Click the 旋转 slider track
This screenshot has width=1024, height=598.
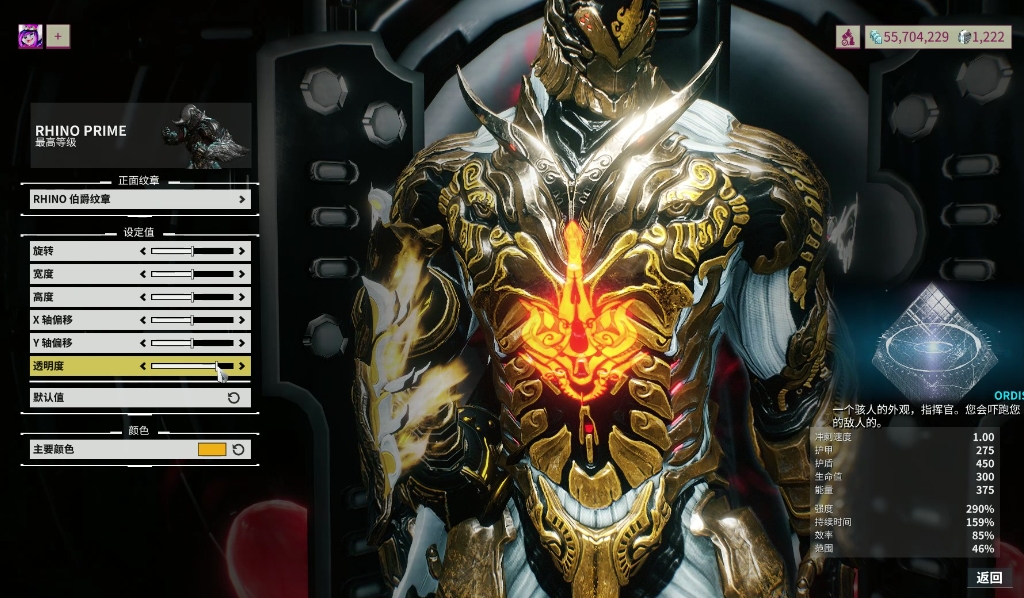pyautogui.click(x=192, y=250)
